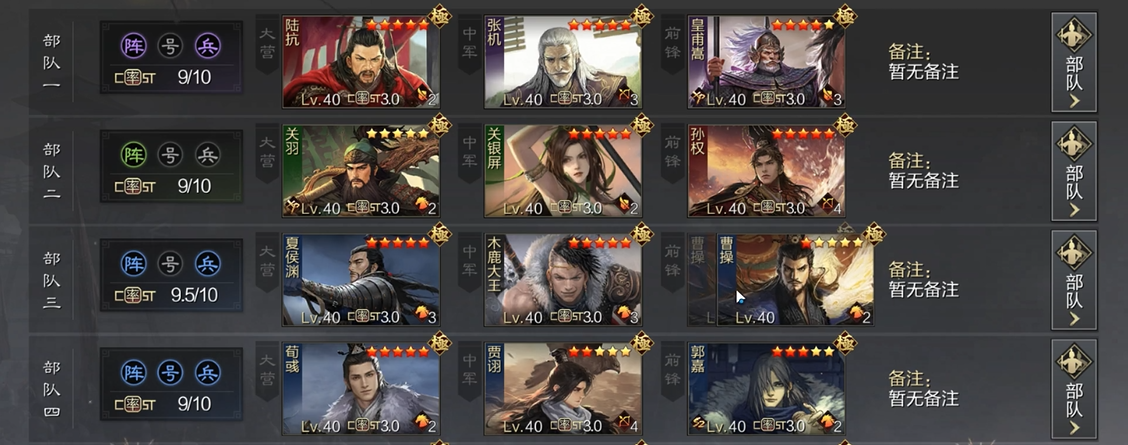Open the 部队 button in the 部队四 row
This screenshot has width=1128, height=445.
click(1074, 389)
